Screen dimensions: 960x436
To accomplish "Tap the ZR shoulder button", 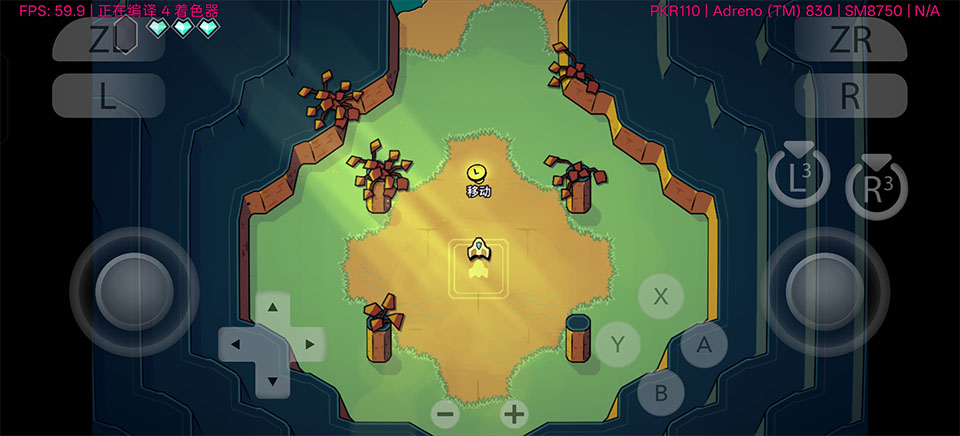I will click(850, 40).
